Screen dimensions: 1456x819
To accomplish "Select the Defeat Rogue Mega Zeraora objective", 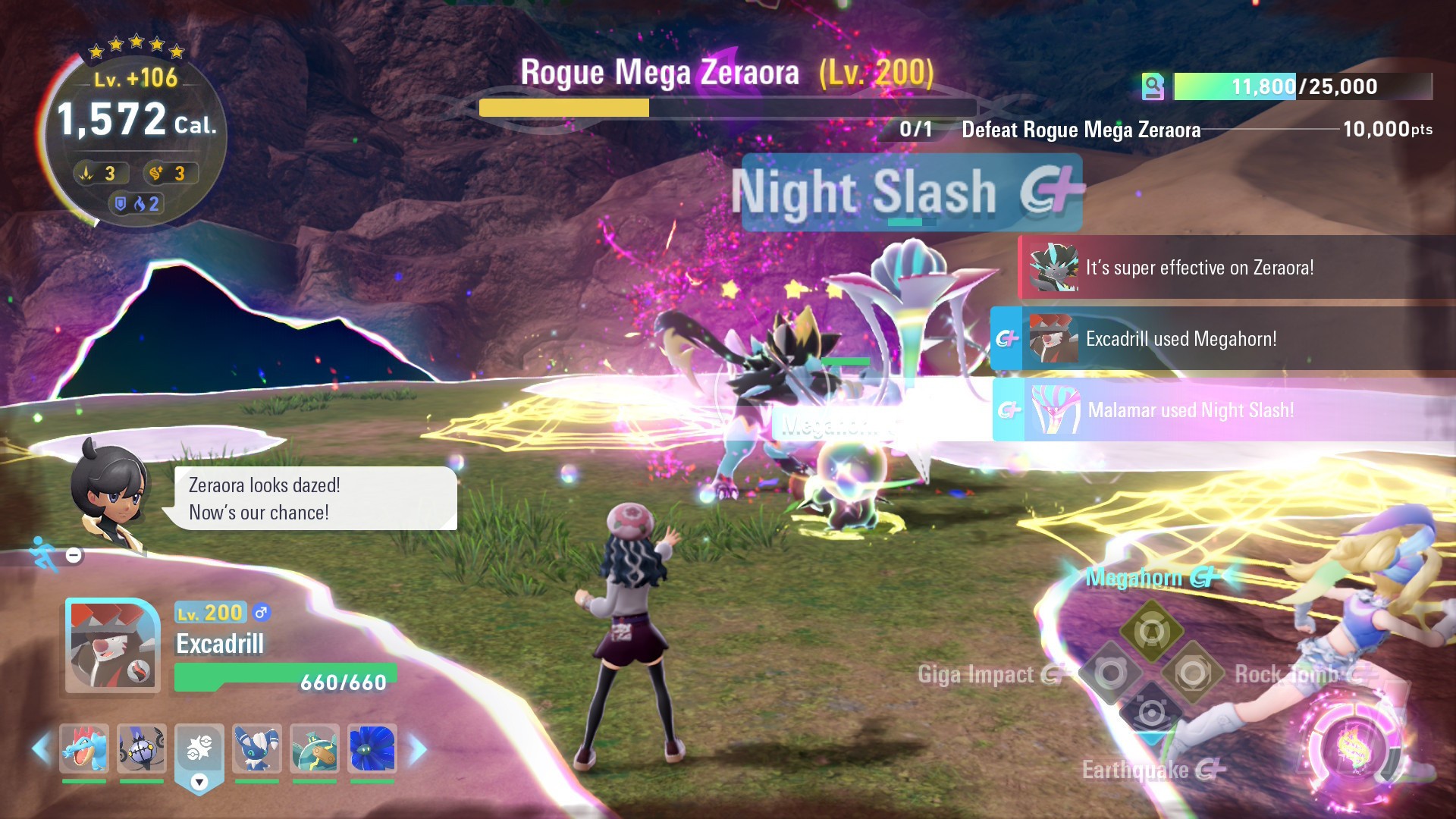I will (1081, 130).
